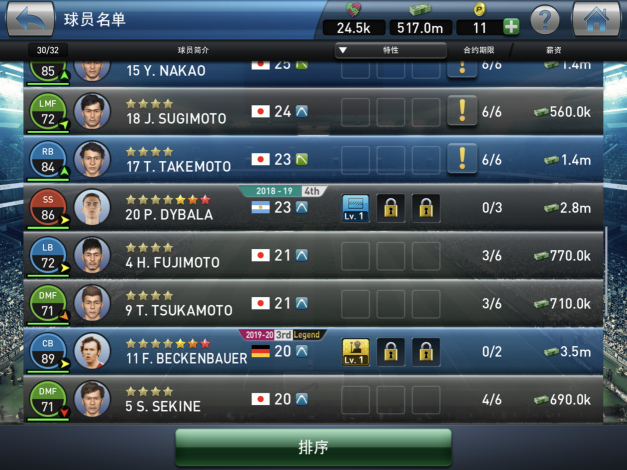Sort by 合约期限 column header

coord(478,49)
